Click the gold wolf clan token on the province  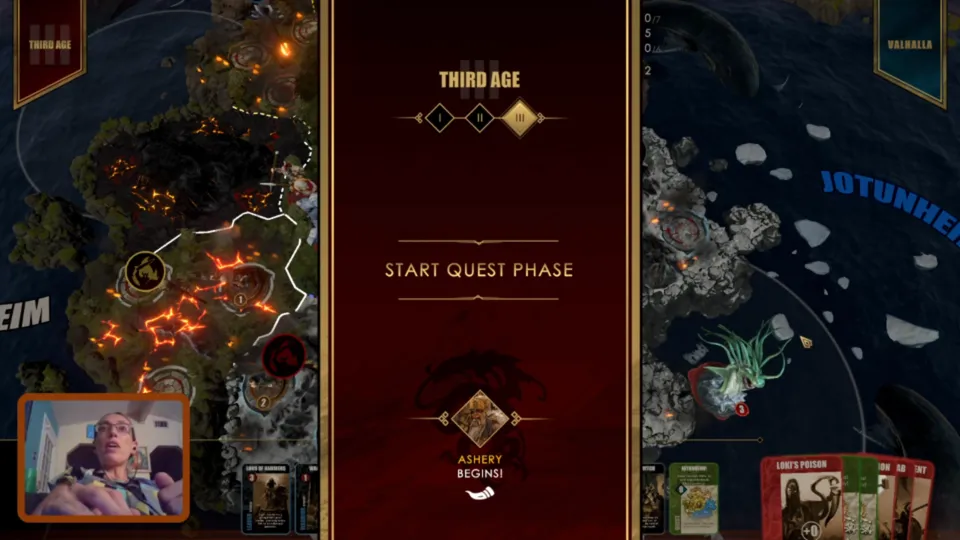click(146, 272)
